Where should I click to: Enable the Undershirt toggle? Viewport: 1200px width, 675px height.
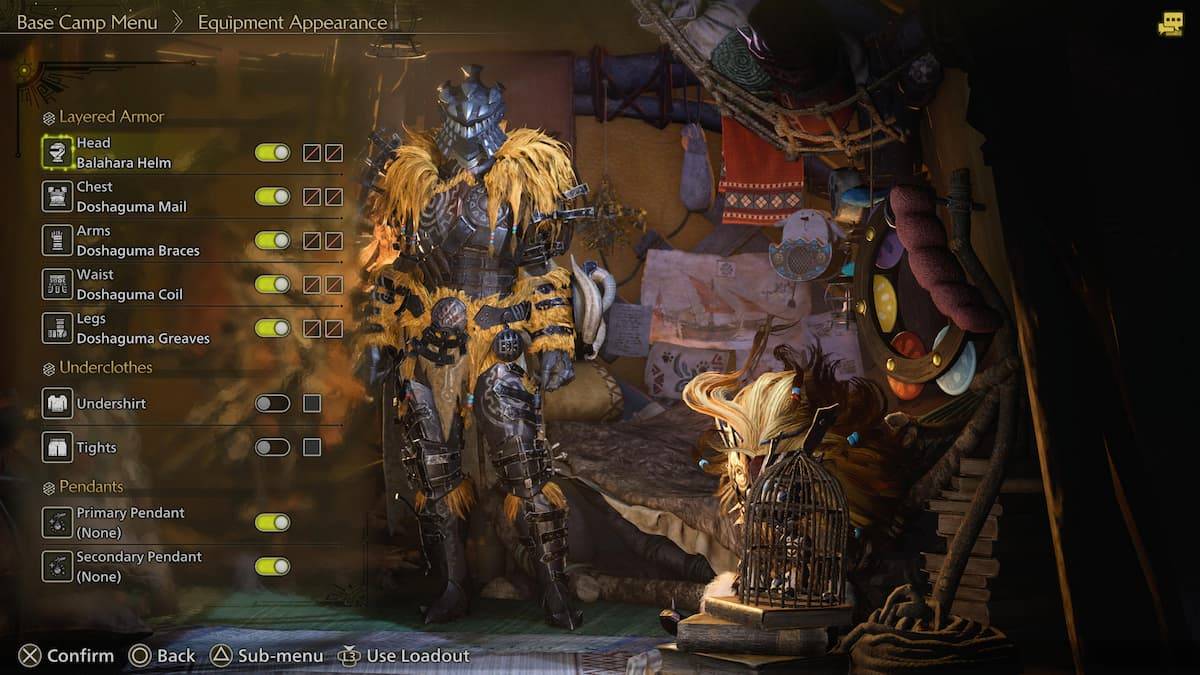(x=272, y=404)
